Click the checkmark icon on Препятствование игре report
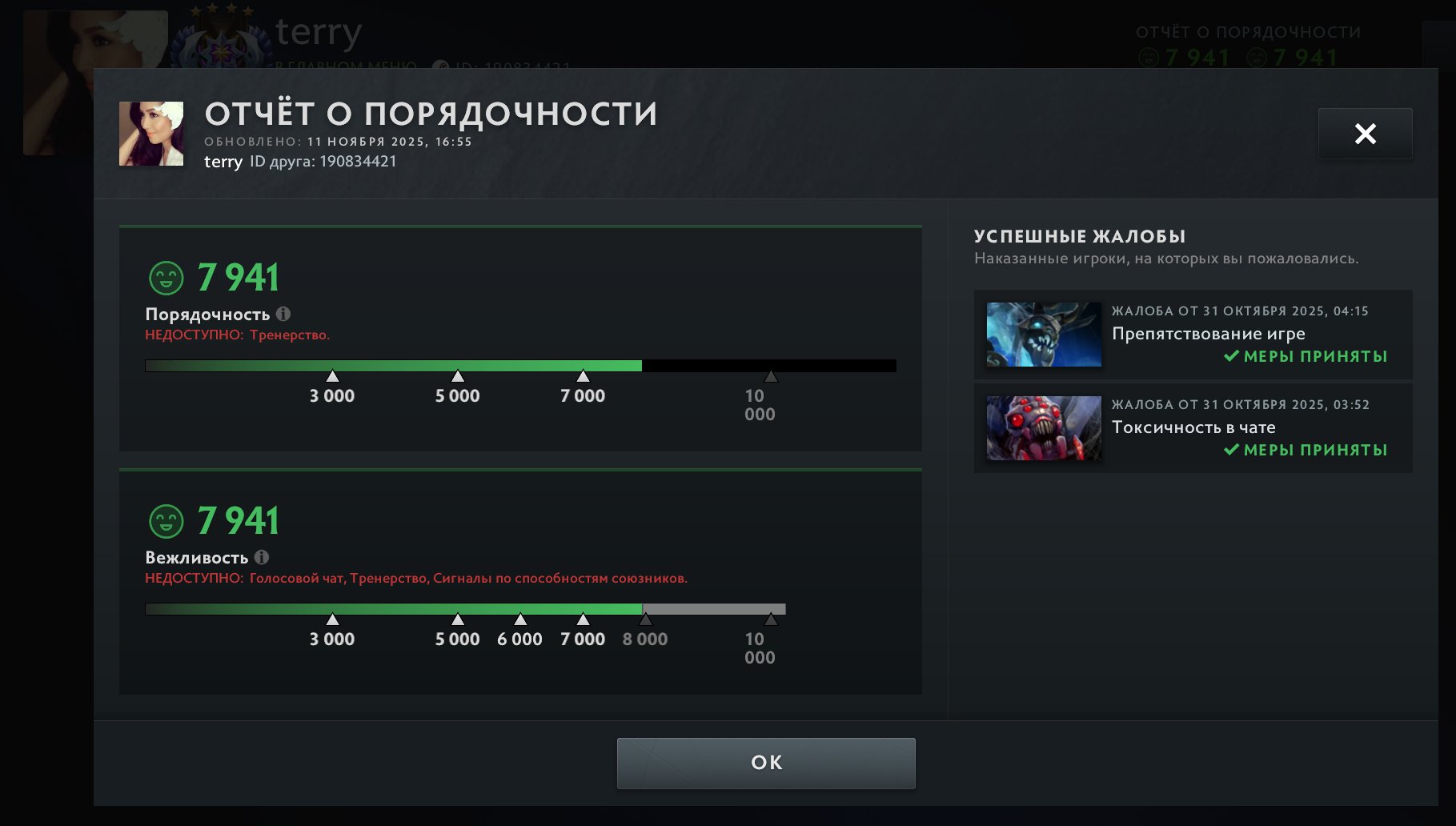 tap(1229, 357)
